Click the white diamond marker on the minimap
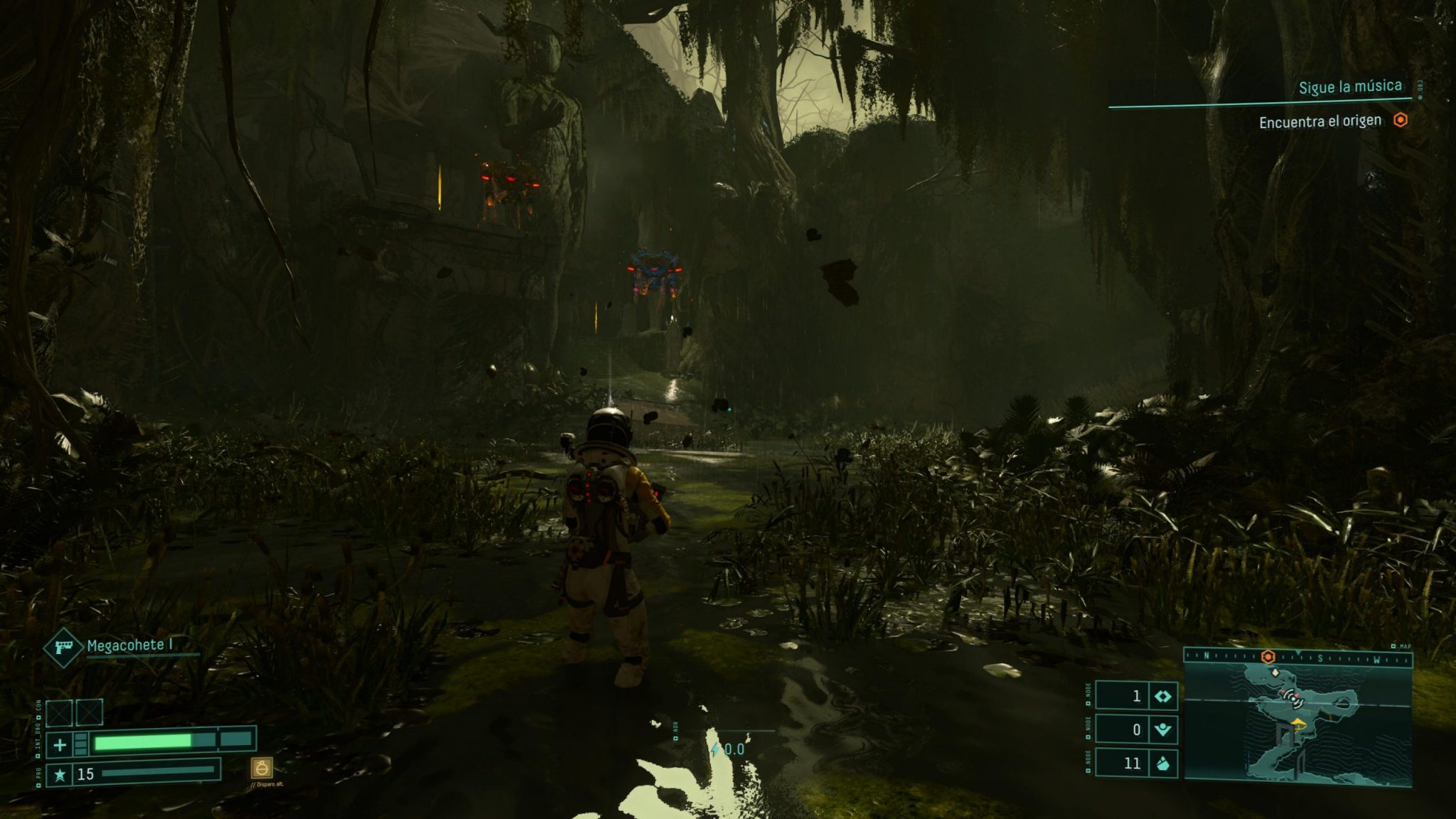Screen dimensions: 1456x819 pos(1275,672)
